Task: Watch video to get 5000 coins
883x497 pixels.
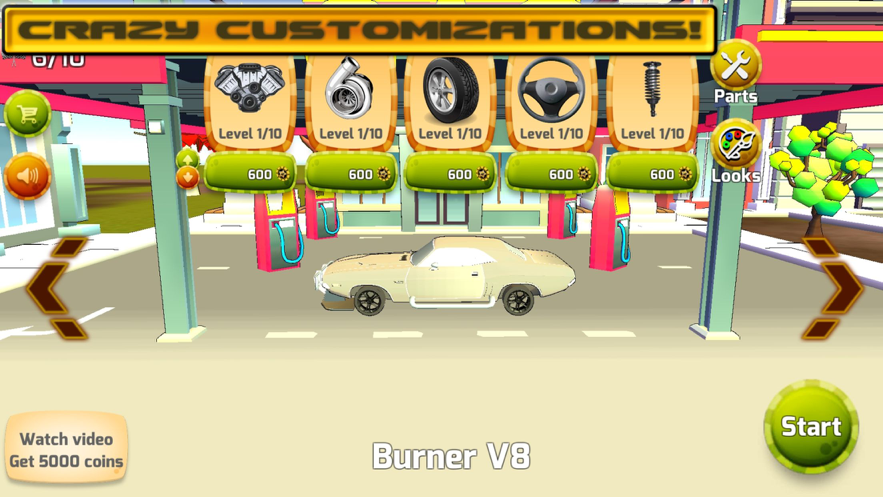Action: click(66, 450)
